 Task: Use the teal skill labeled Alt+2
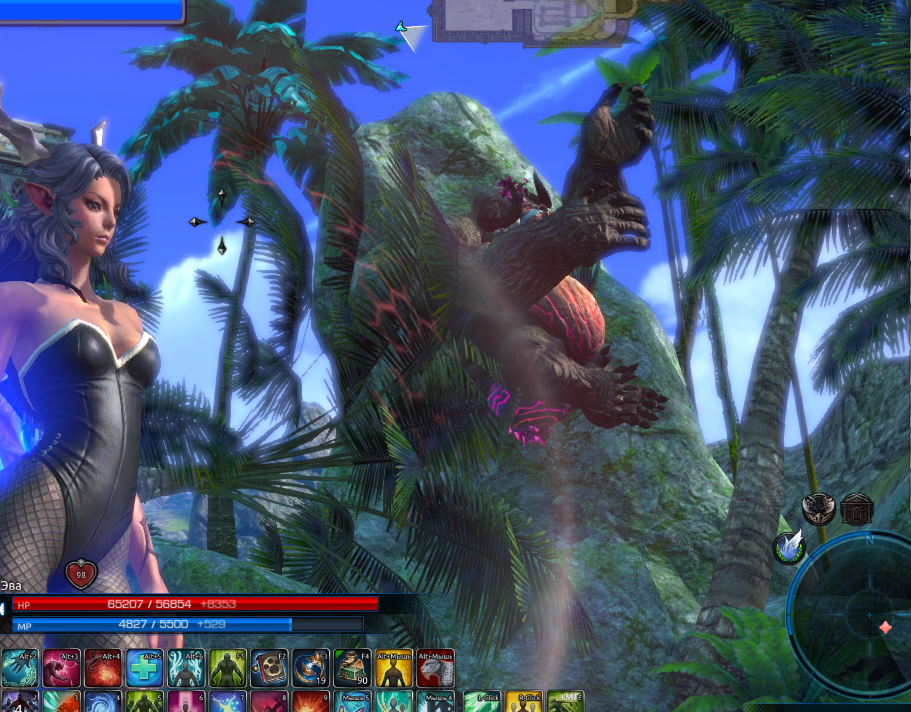coord(20,666)
